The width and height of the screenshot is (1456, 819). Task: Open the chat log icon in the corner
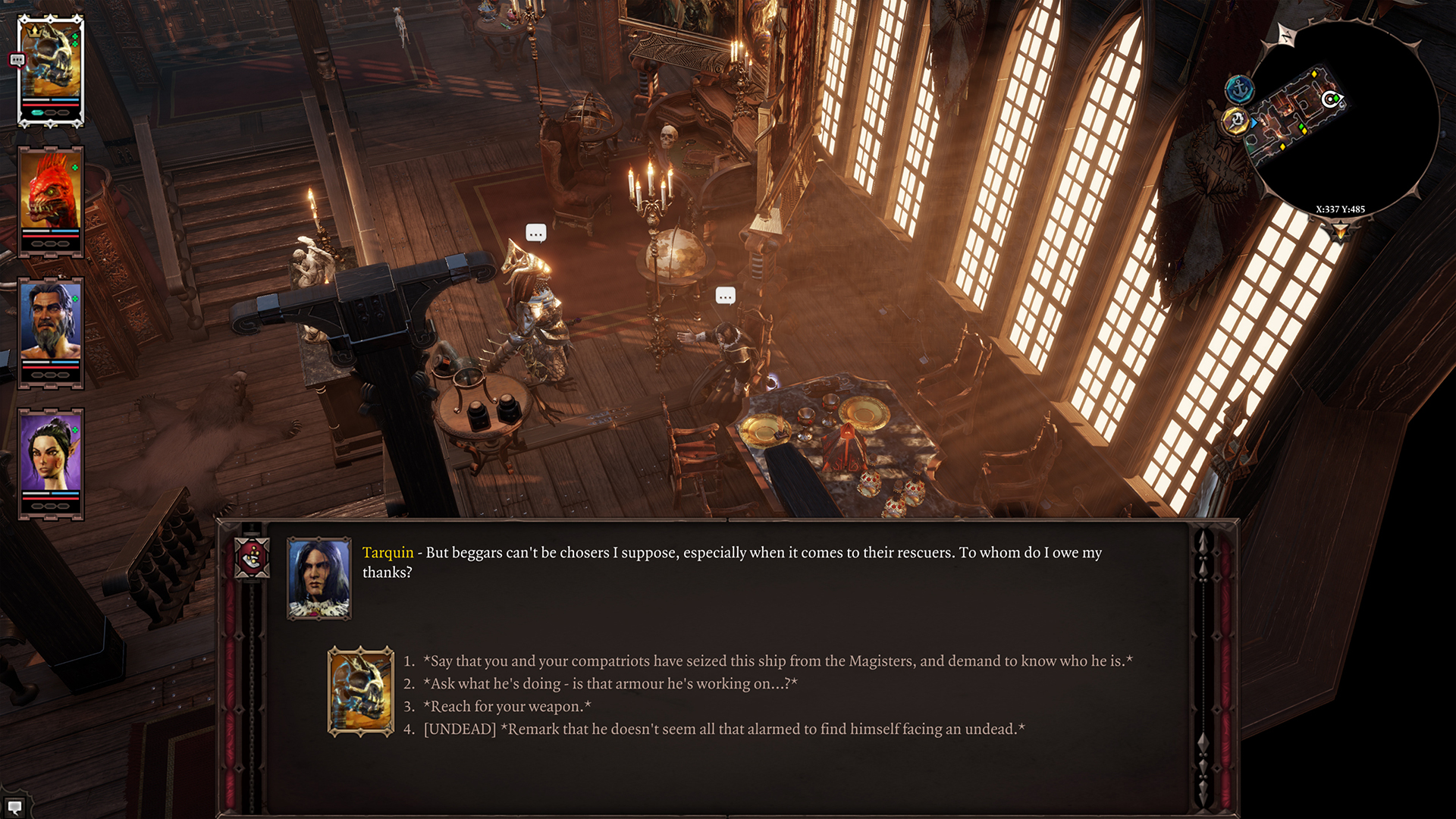[x=14, y=807]
